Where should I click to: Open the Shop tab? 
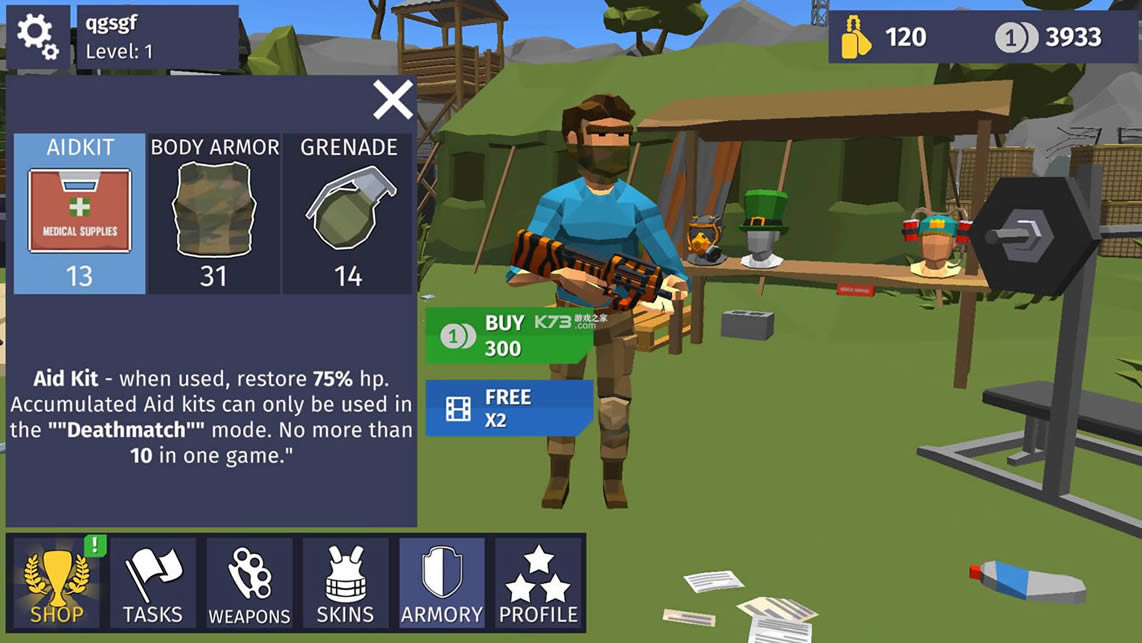click(x=56, y=584)
